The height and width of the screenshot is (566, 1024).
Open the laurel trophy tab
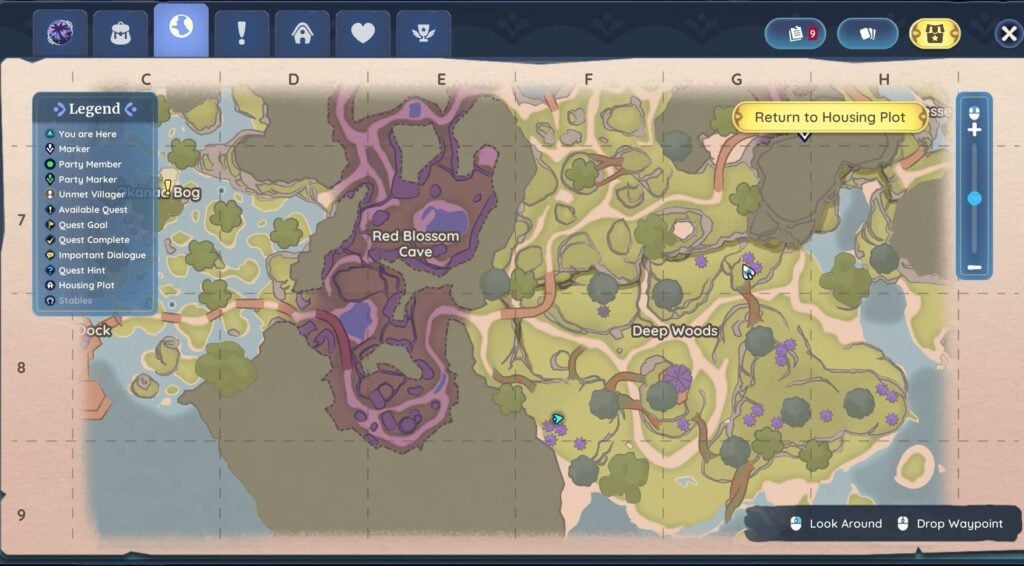(423, 33)
